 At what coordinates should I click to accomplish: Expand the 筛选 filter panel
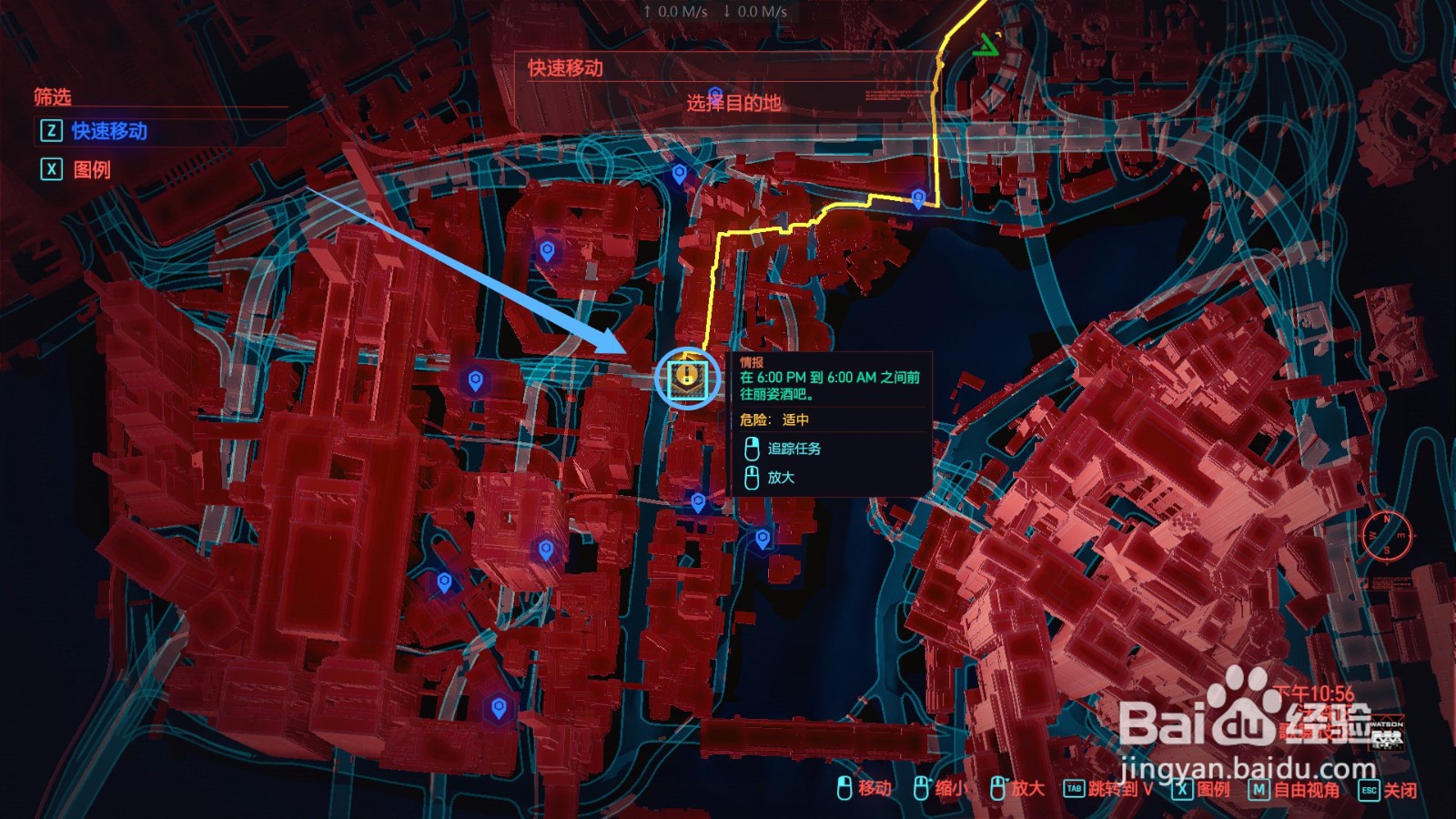pyautogui.click(x=55, y=94)
